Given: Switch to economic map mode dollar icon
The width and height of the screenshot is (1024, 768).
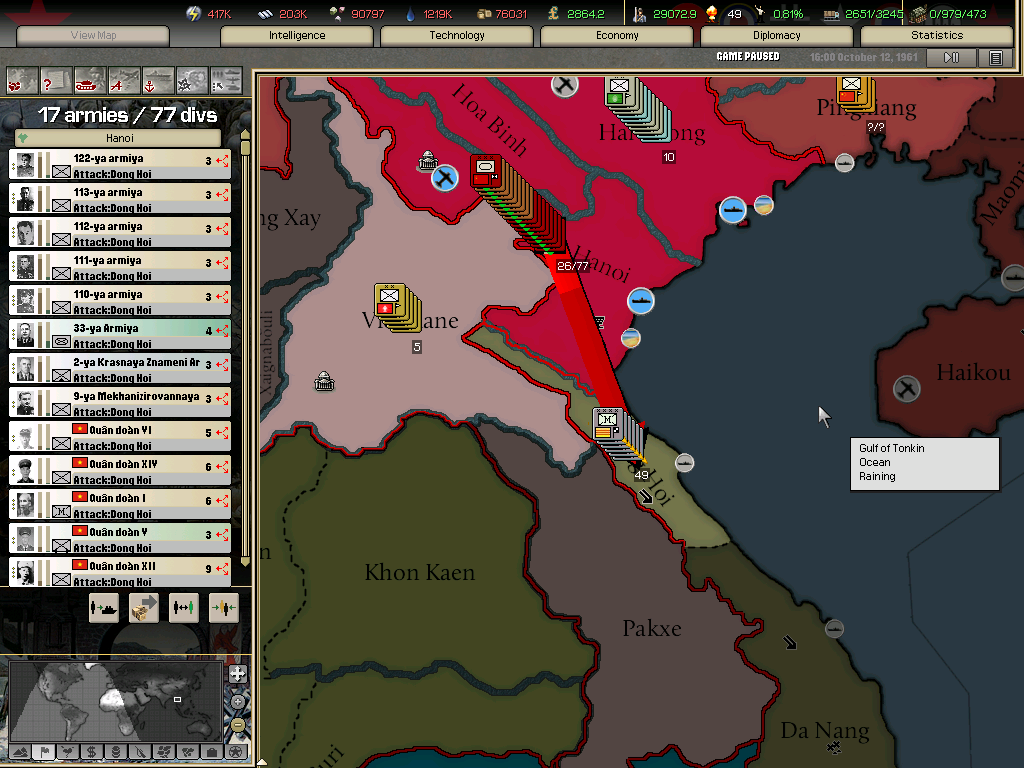Looking at the screenshot, I should pyautogui.click(x=91, y=751).
